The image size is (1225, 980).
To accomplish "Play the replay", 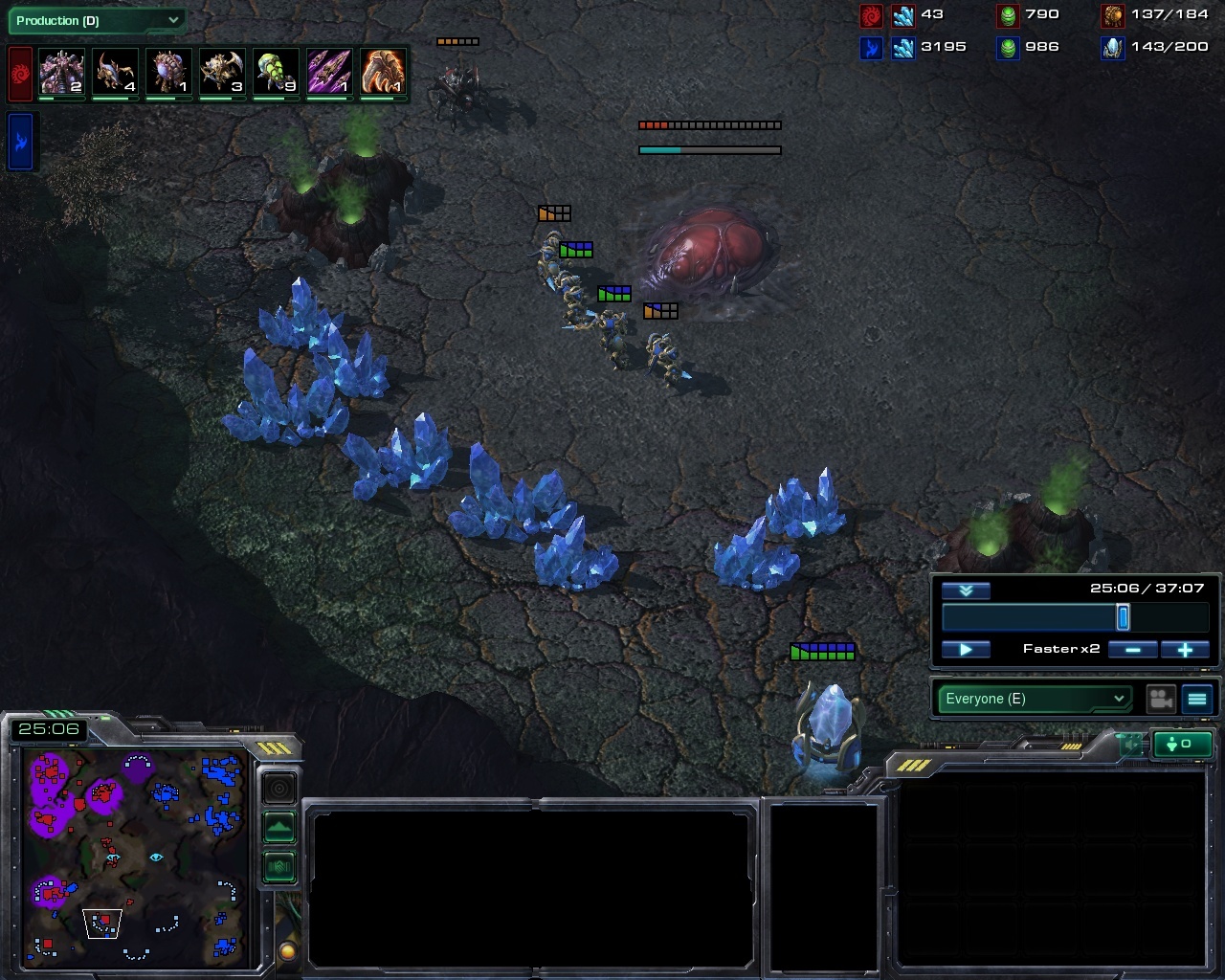I will click(966, 650).
